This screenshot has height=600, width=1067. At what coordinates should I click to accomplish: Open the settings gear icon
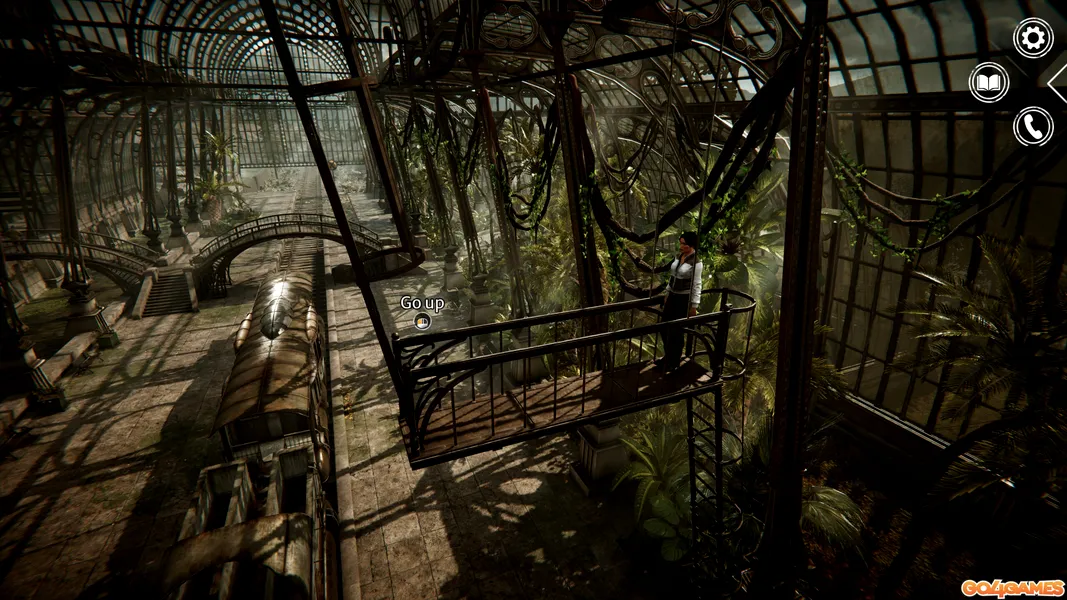[x=1033, y=38]
